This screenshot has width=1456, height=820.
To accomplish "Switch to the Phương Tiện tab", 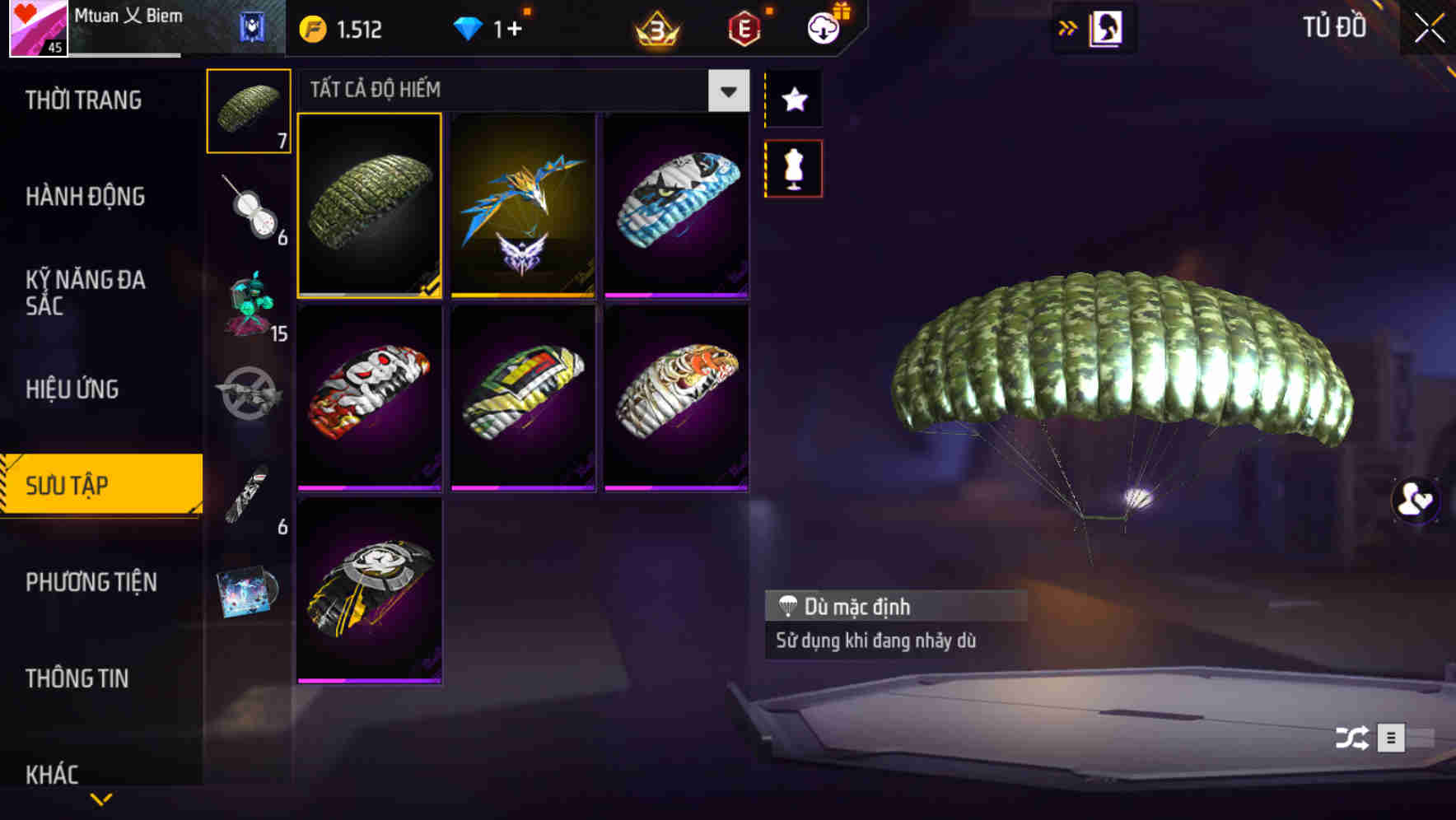I will 91,582.
